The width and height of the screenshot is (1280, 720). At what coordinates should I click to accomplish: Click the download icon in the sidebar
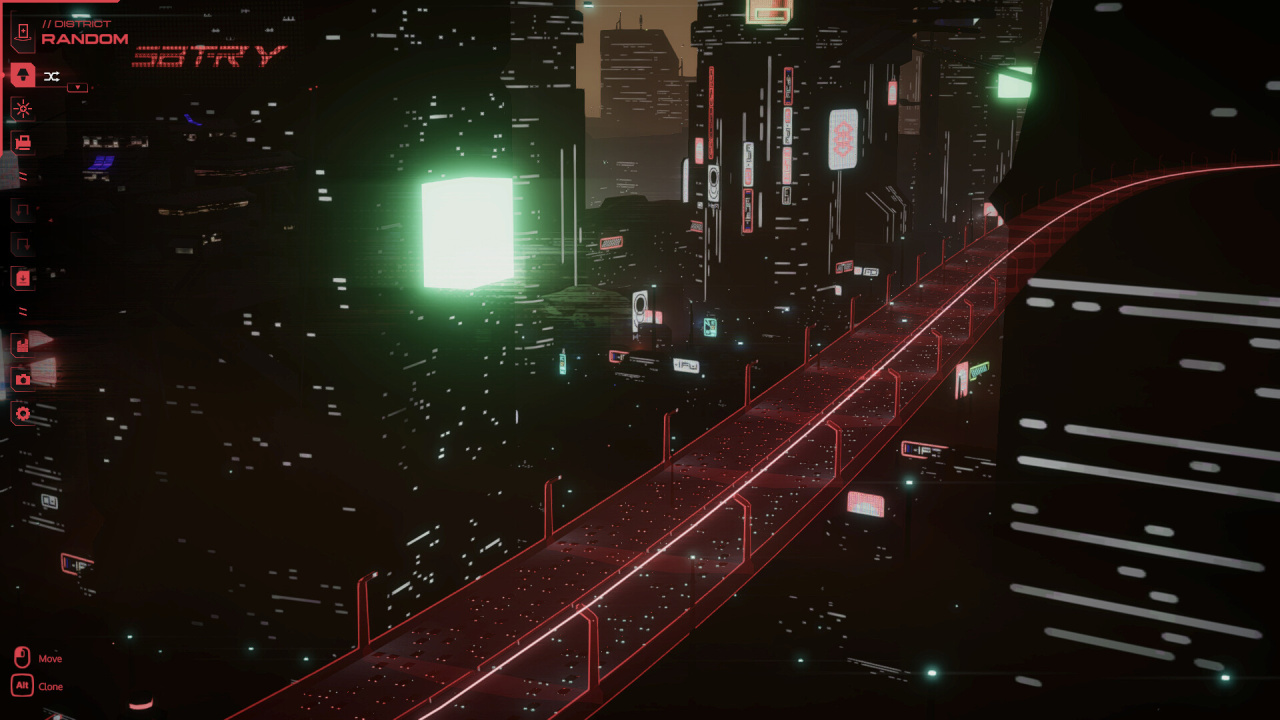[22, 278]
